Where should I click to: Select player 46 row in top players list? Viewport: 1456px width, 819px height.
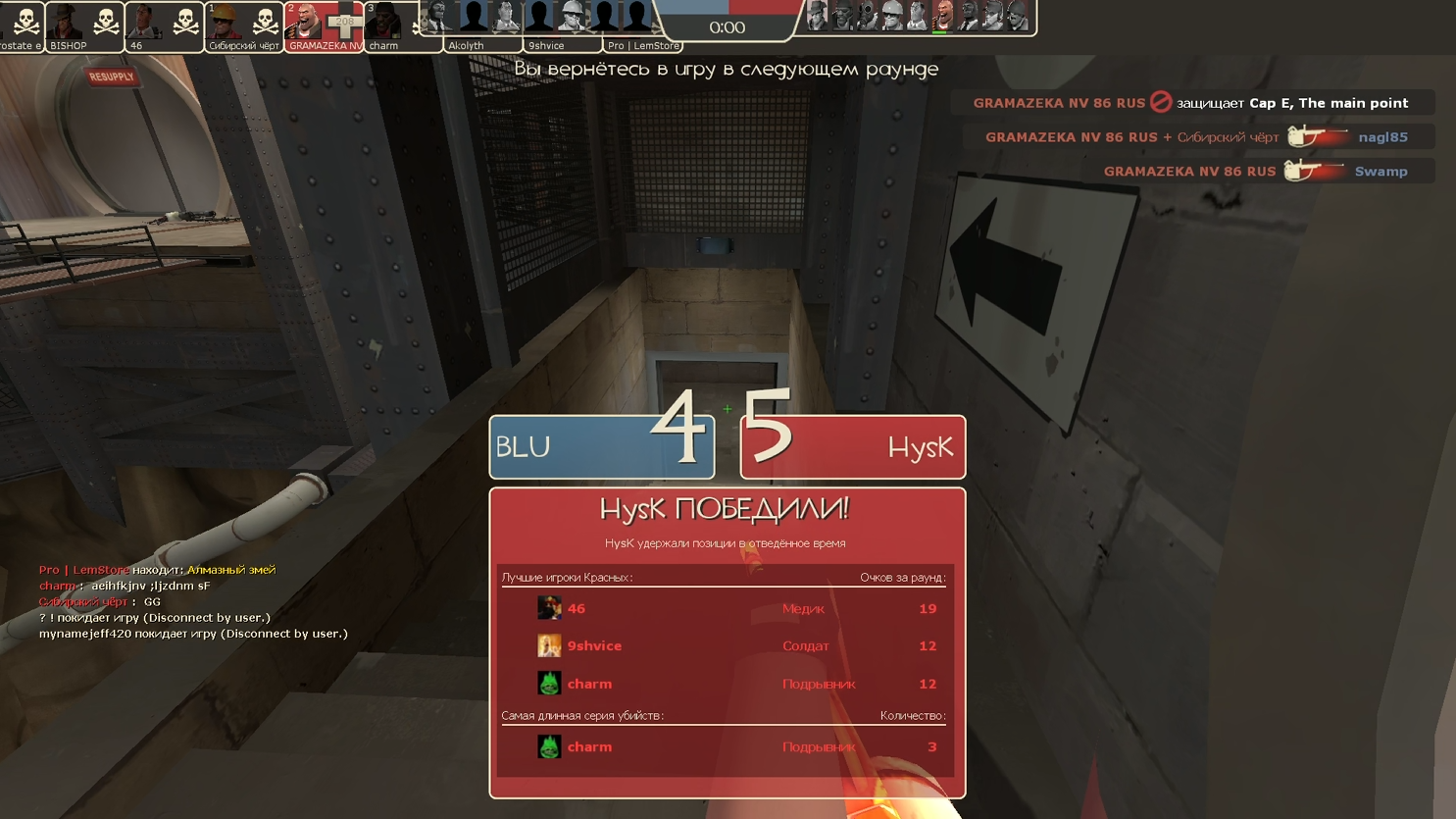(726, 608)
